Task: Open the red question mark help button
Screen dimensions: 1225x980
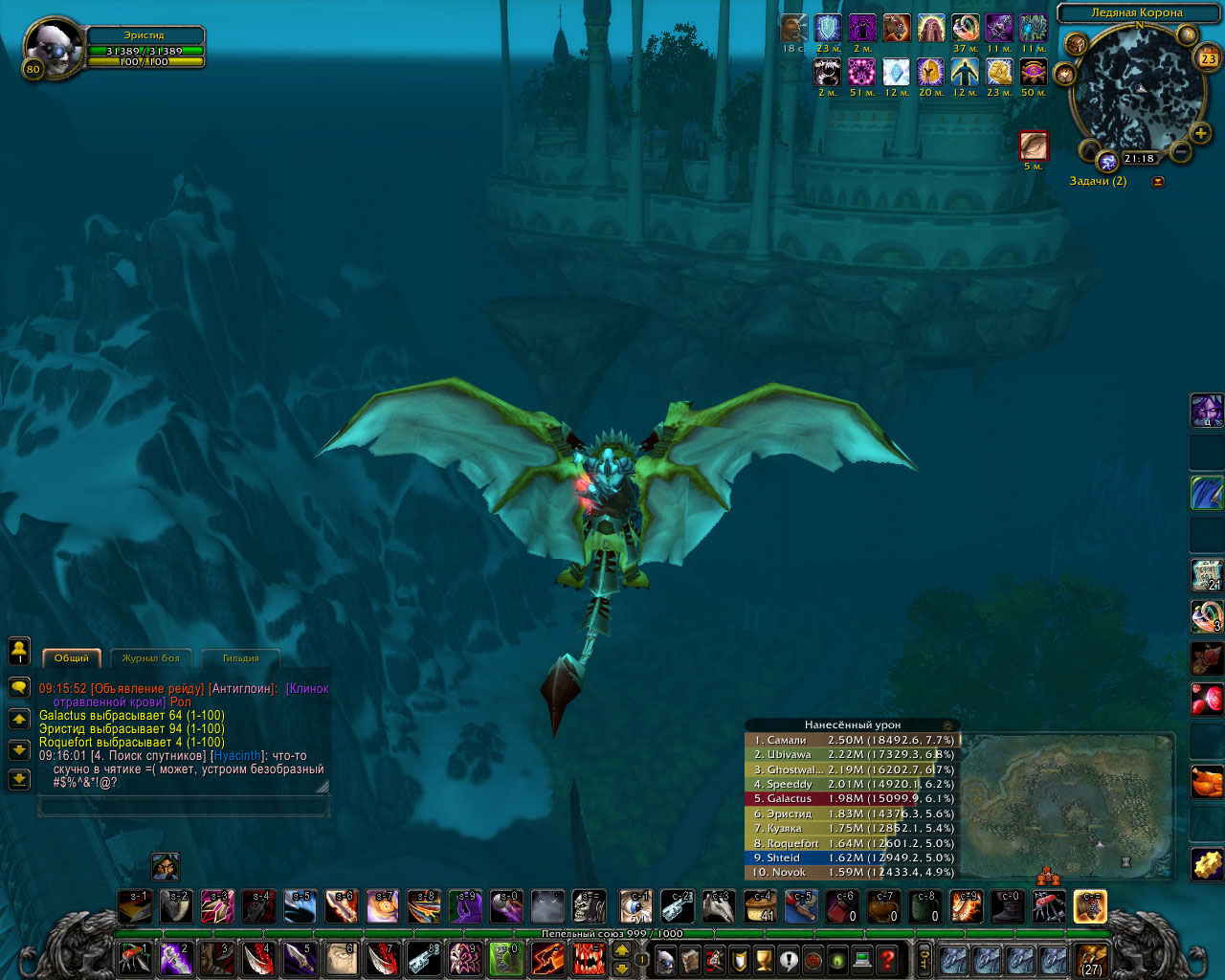Action: (887, 959)
